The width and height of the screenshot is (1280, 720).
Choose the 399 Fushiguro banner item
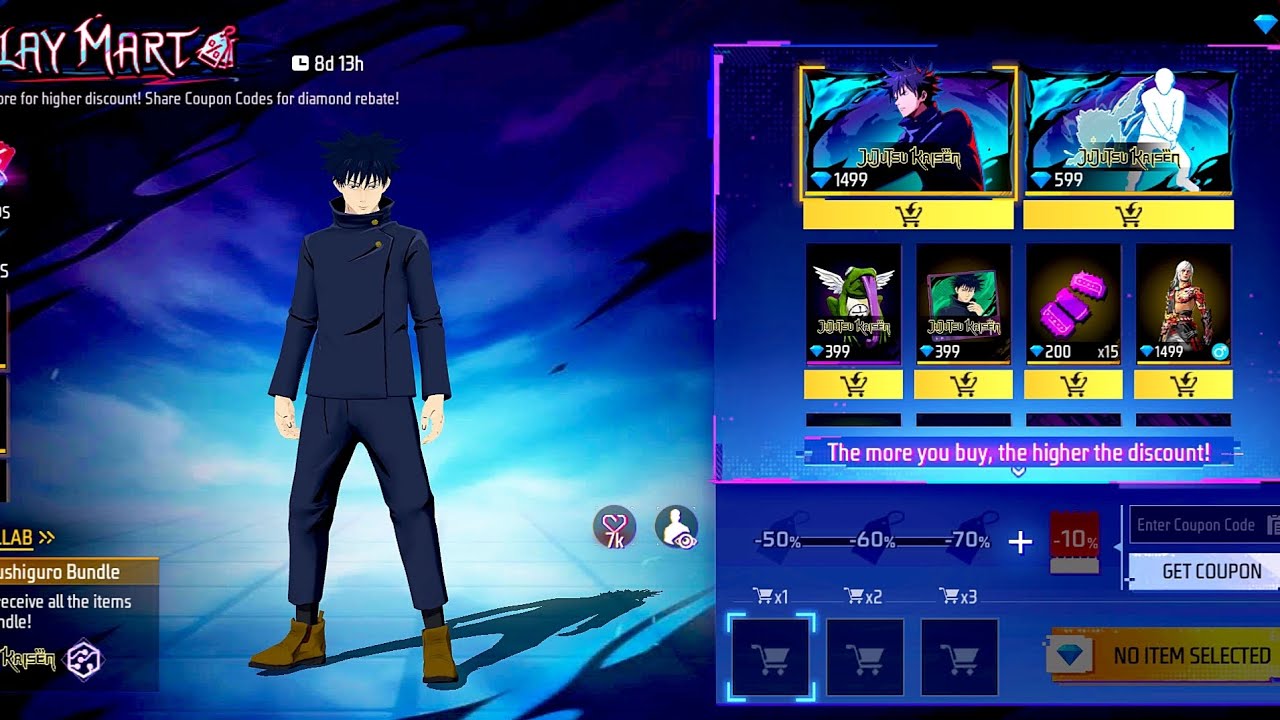point(963,303)
